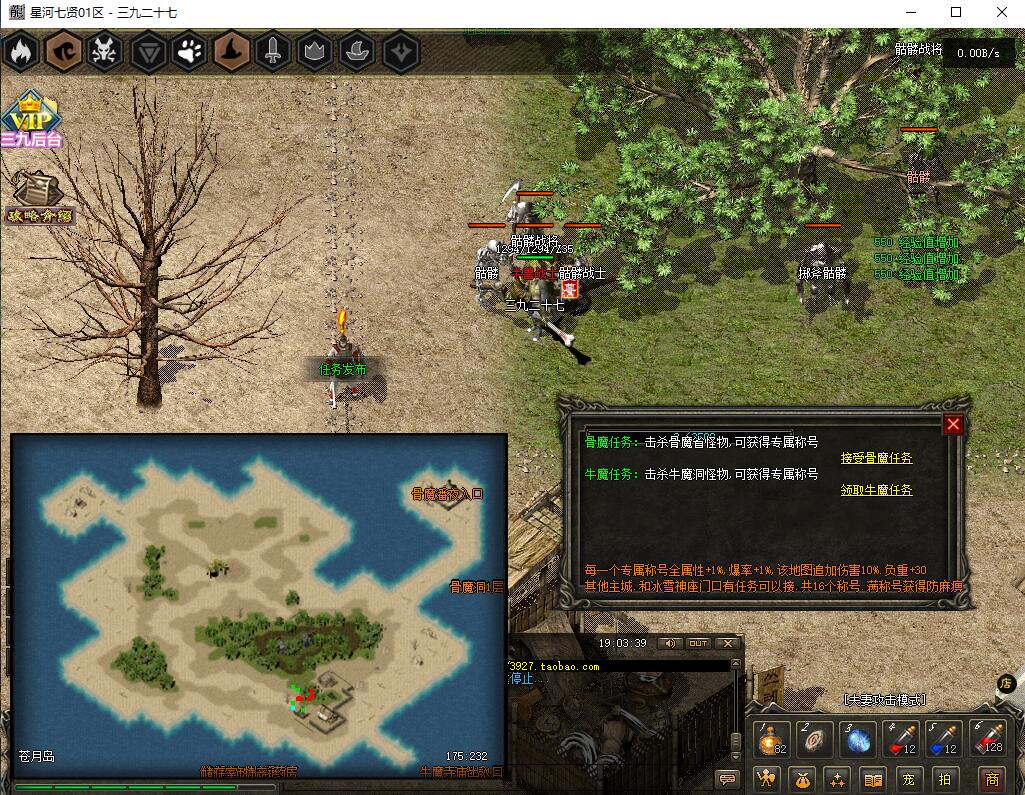The image size is (1025, 795).
Task: Accept the Bone Demon quest link
Action: click(876, 458)
